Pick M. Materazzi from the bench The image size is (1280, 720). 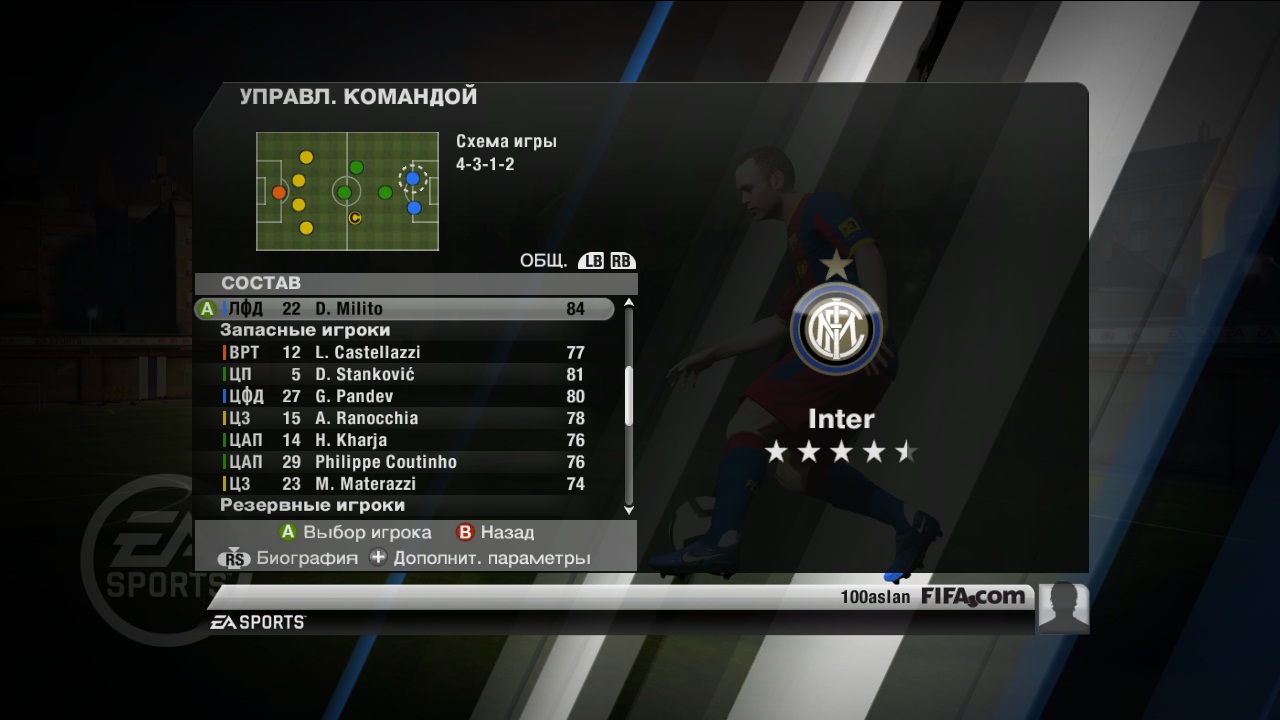click(404, 484)
